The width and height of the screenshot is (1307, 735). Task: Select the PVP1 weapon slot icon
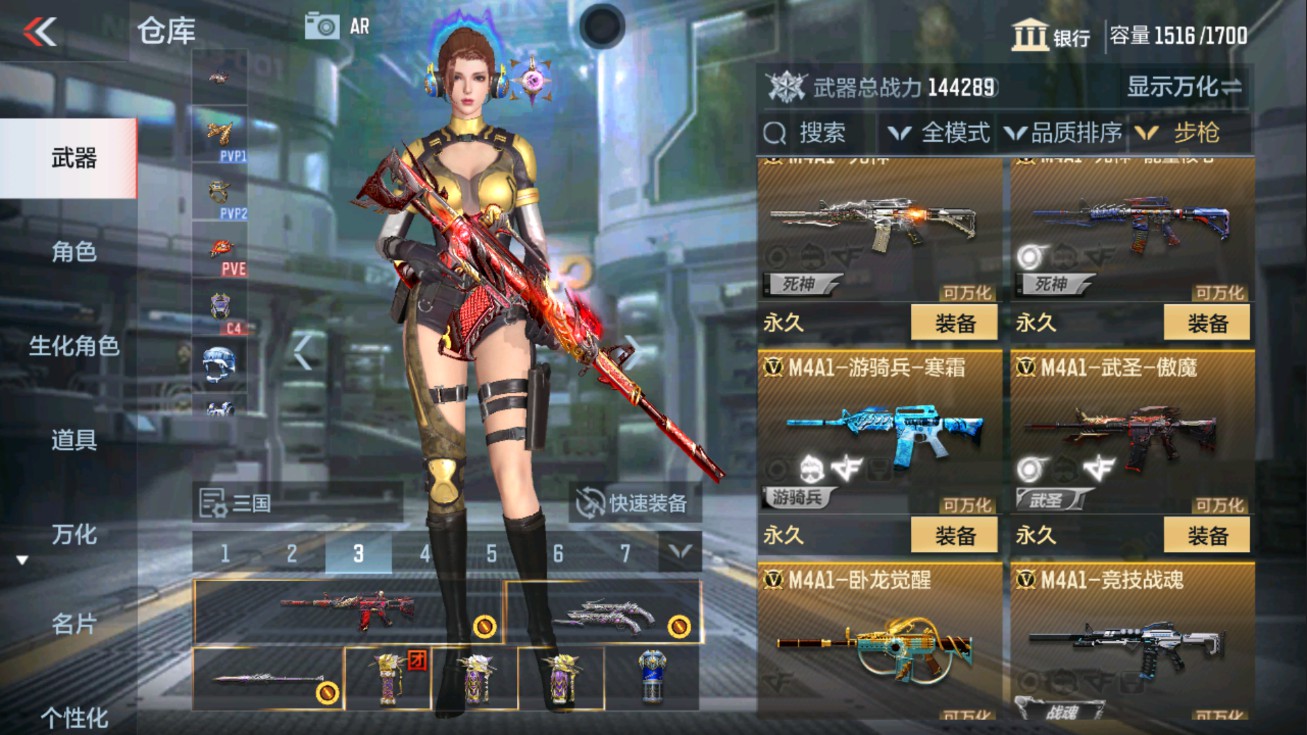[x=221, y=131]
